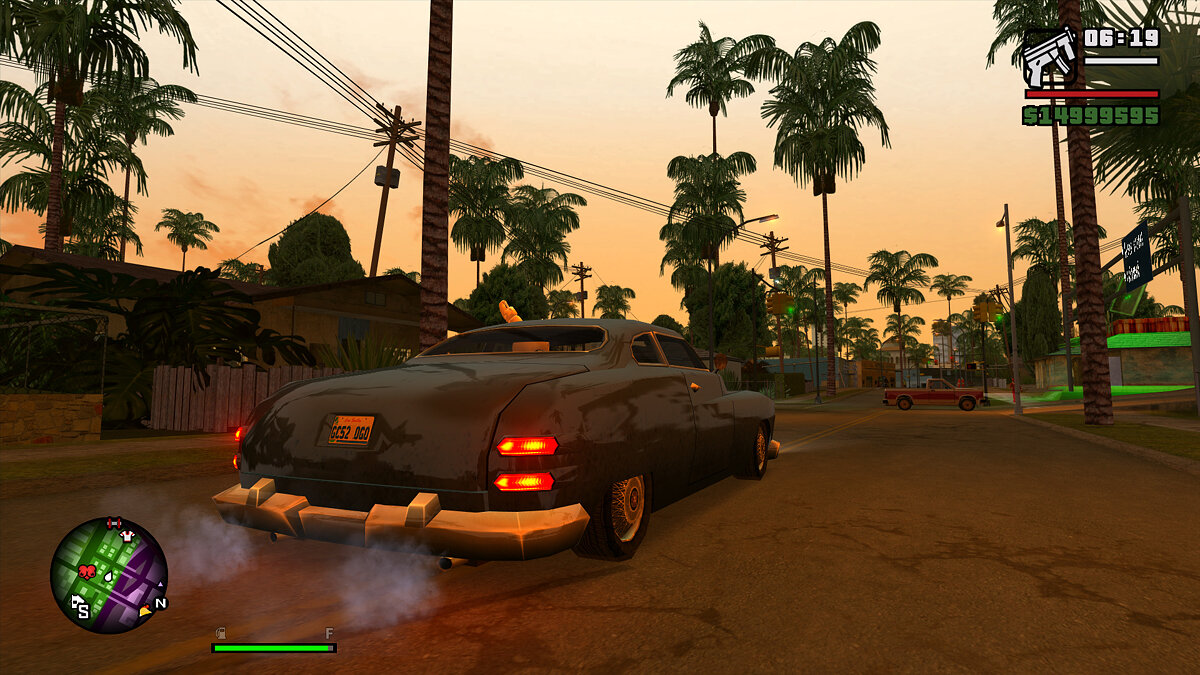The width and height of the screenshot is (1200, 675).
Task: Click the submachine gun weapon icon
Action: 1049,56
